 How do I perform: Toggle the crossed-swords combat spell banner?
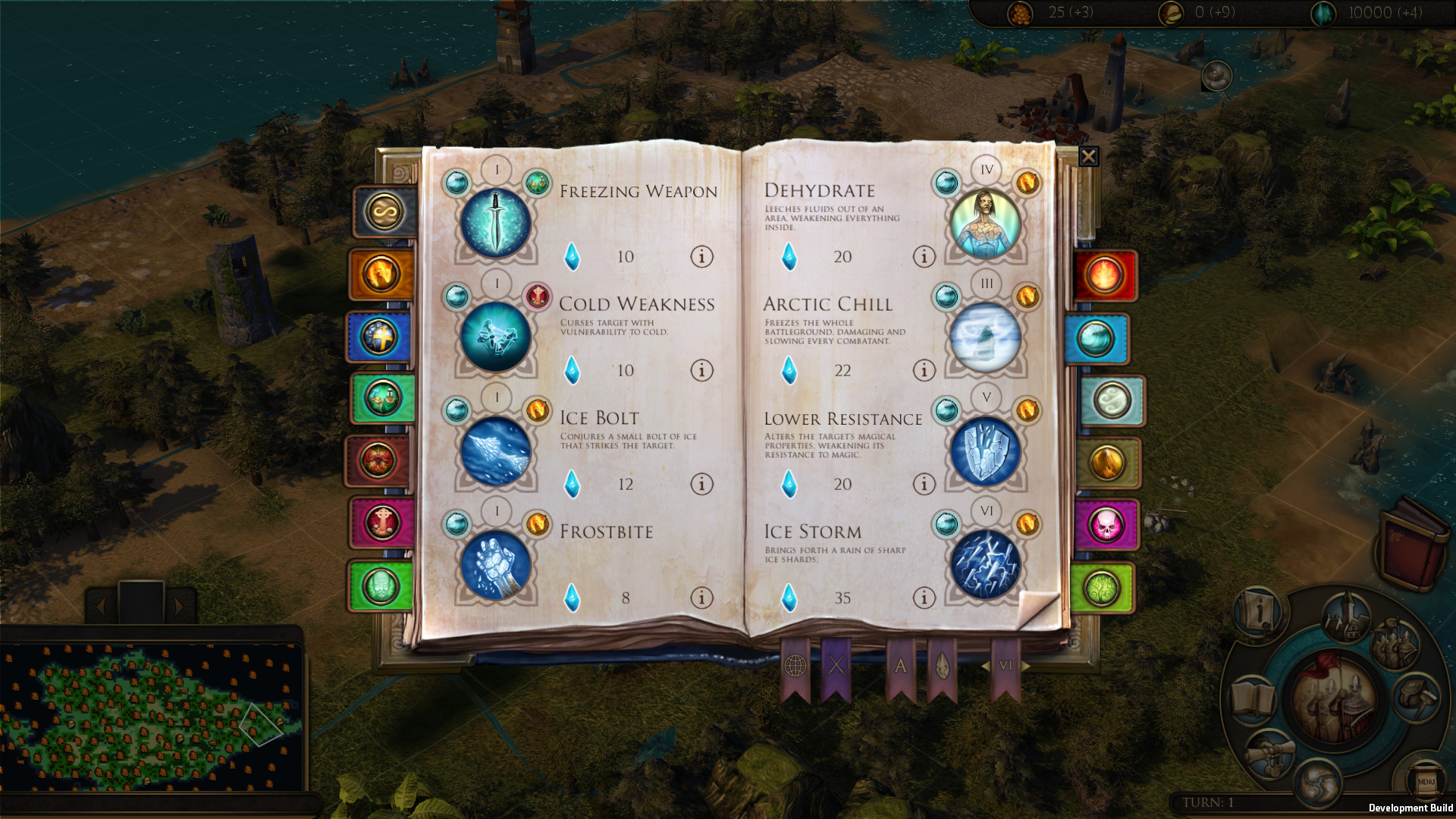(837, 666)
